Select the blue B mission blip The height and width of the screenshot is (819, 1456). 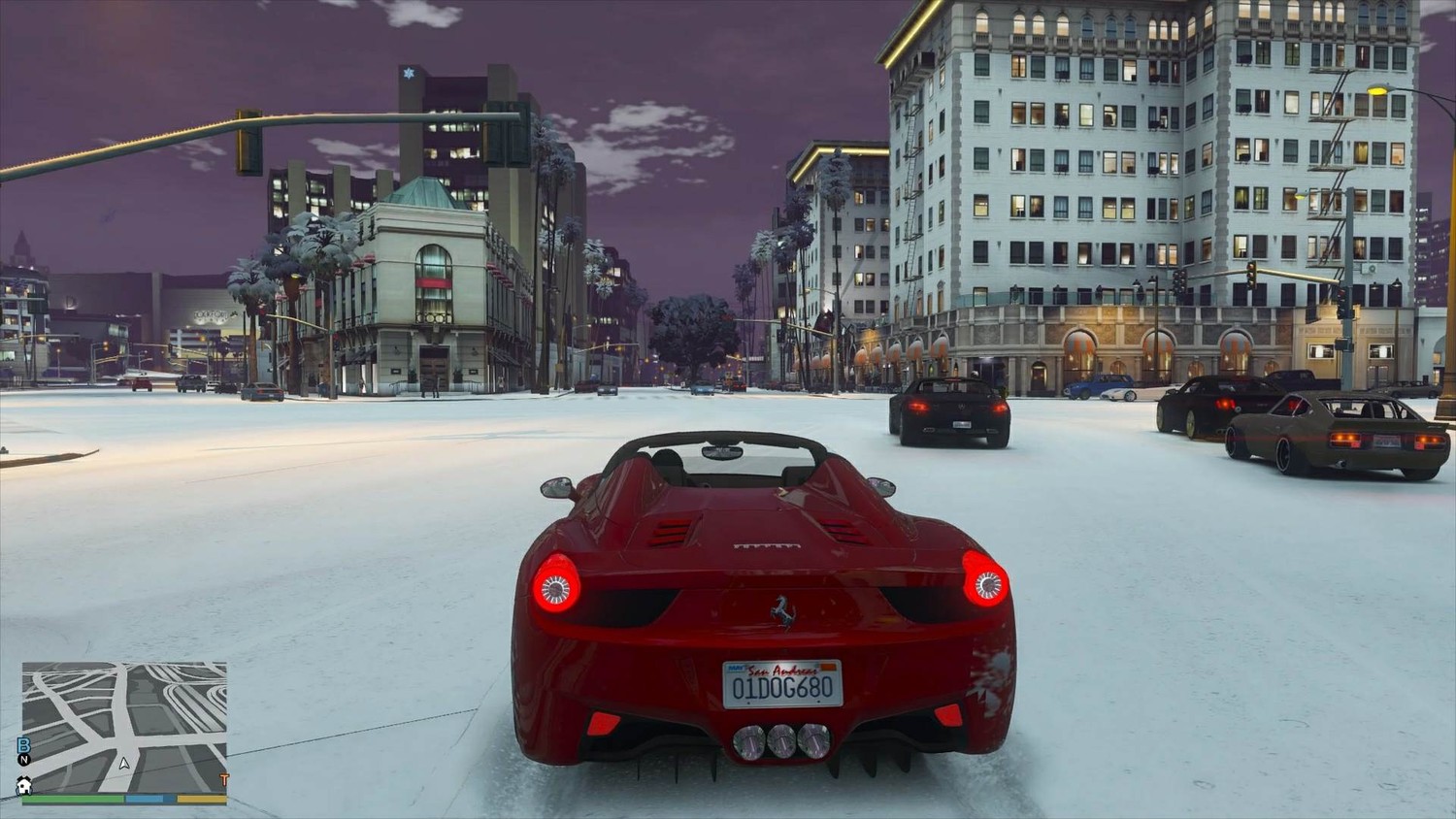pos(24,744)
